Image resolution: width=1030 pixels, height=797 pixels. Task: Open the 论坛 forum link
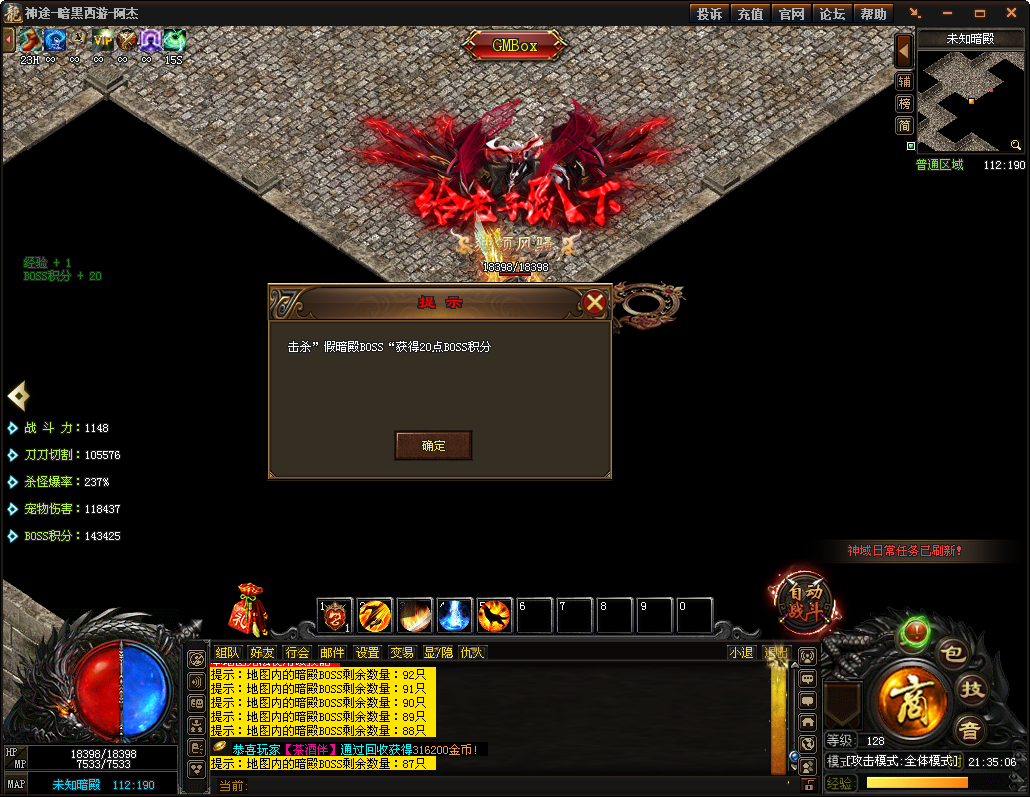(832, 14)
